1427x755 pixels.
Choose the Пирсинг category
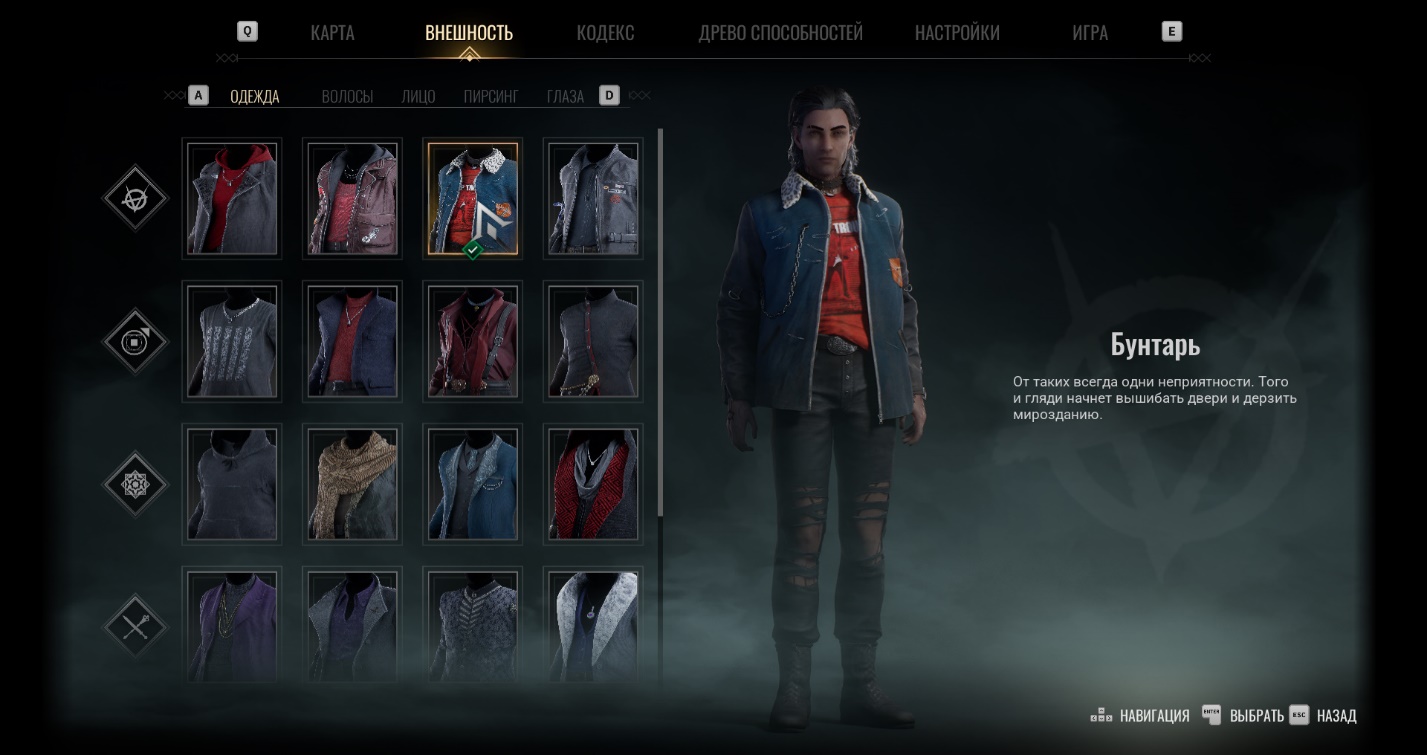click(491, 97)
